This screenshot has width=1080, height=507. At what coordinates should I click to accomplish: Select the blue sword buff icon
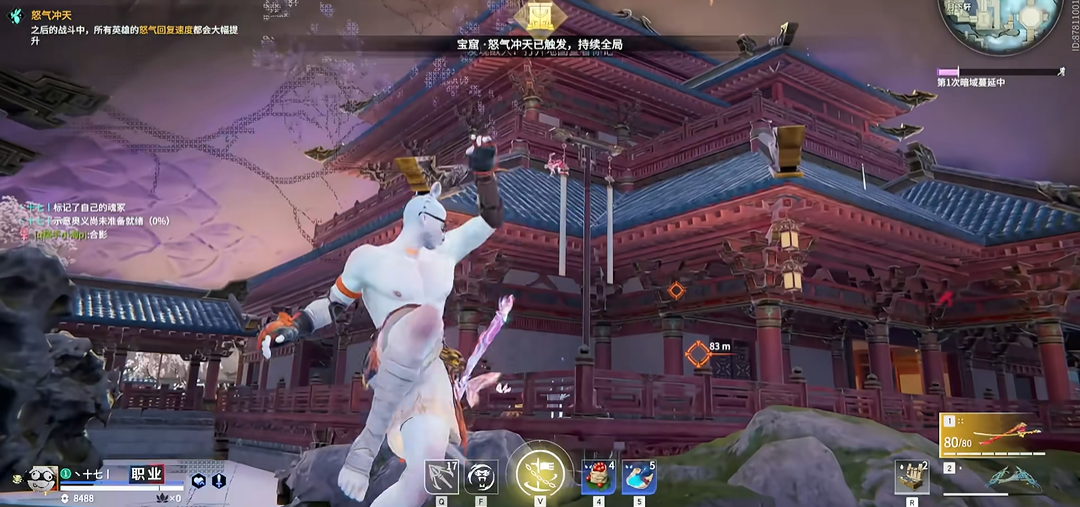[x=218, y=480]
